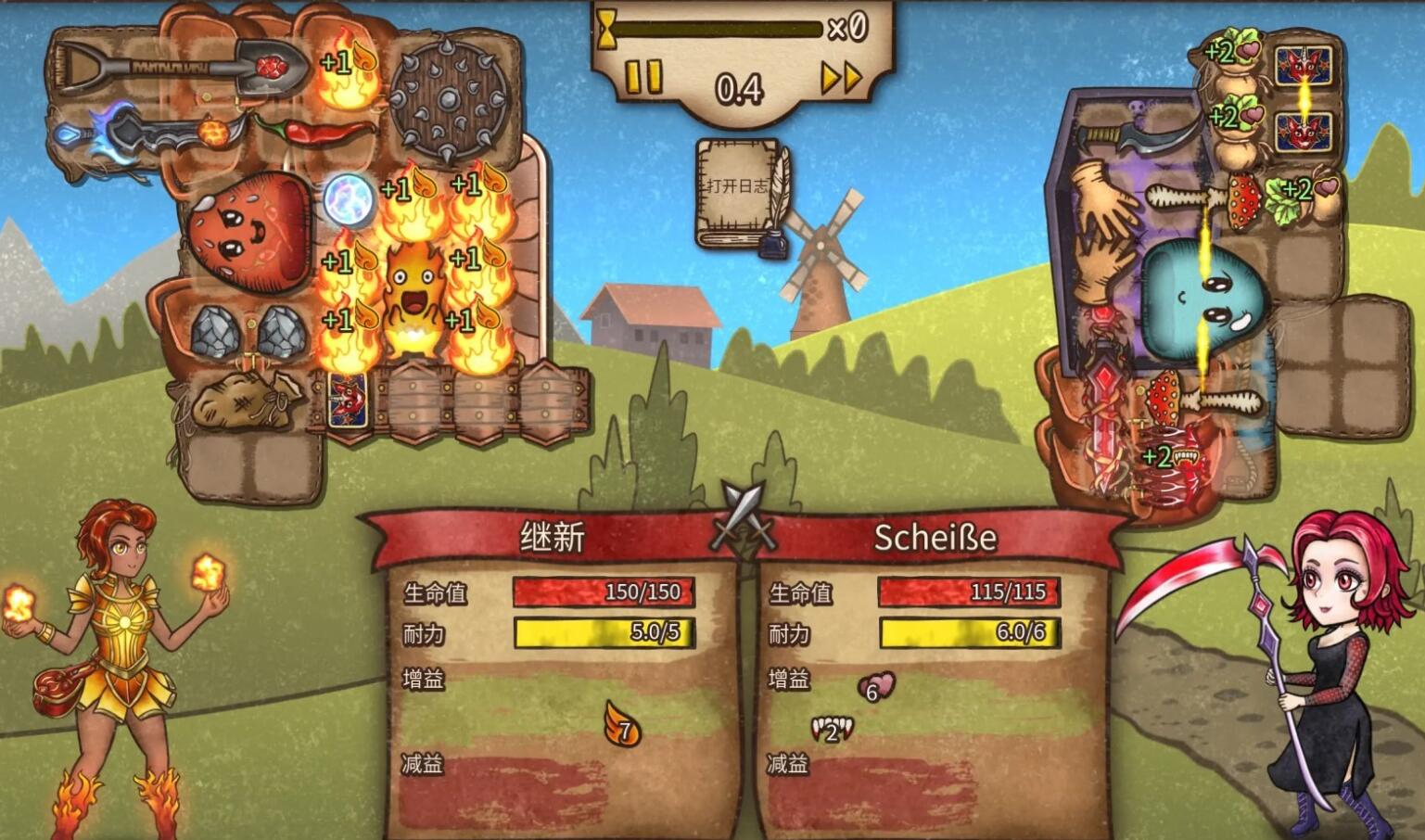Image resolution: width=1425 pixels, height=840 pixels.
Task: Speed up the fight with fast-forward arrows
Action: point(842,78)
